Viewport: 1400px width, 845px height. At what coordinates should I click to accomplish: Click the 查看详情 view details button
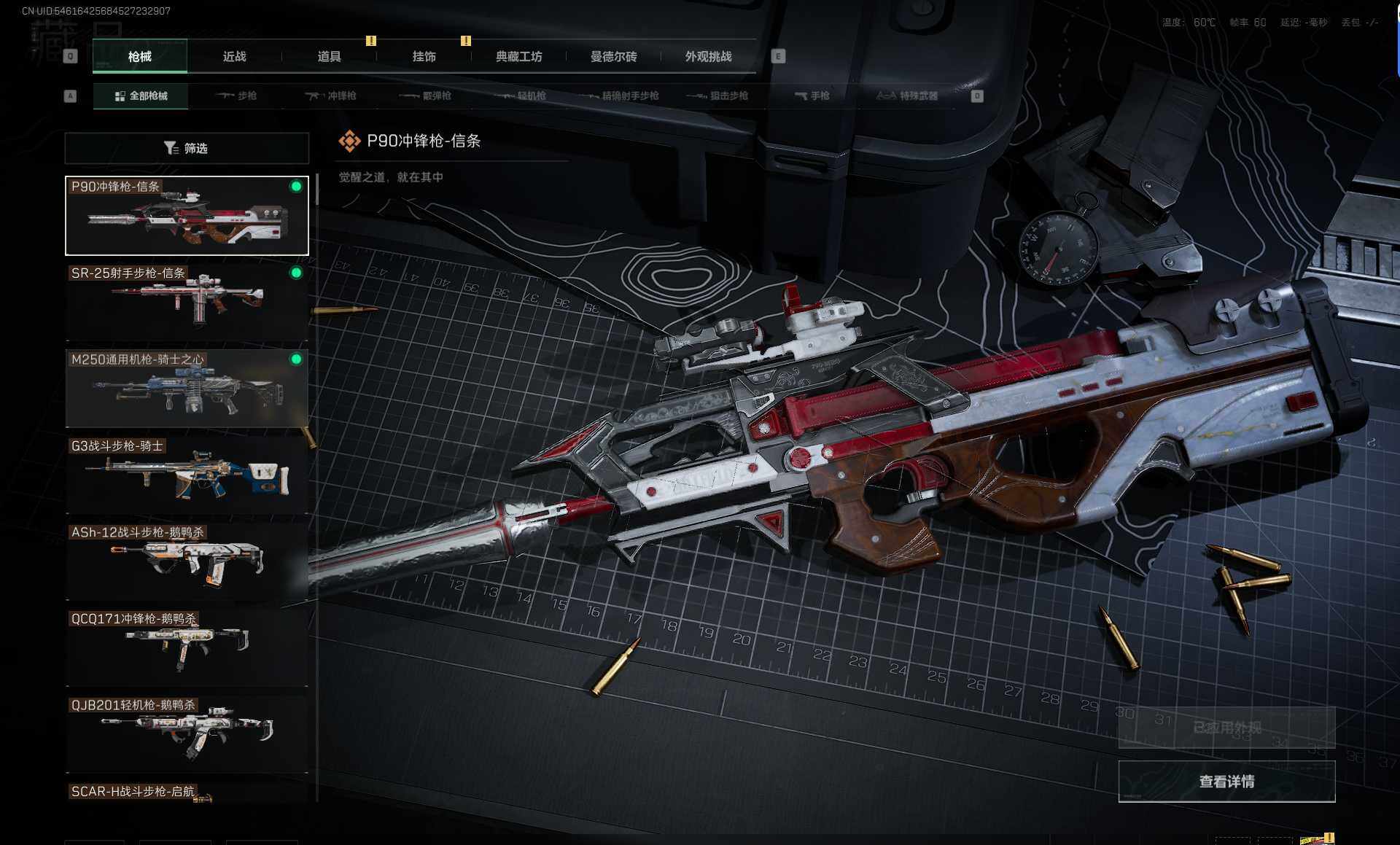point(1226,782)
